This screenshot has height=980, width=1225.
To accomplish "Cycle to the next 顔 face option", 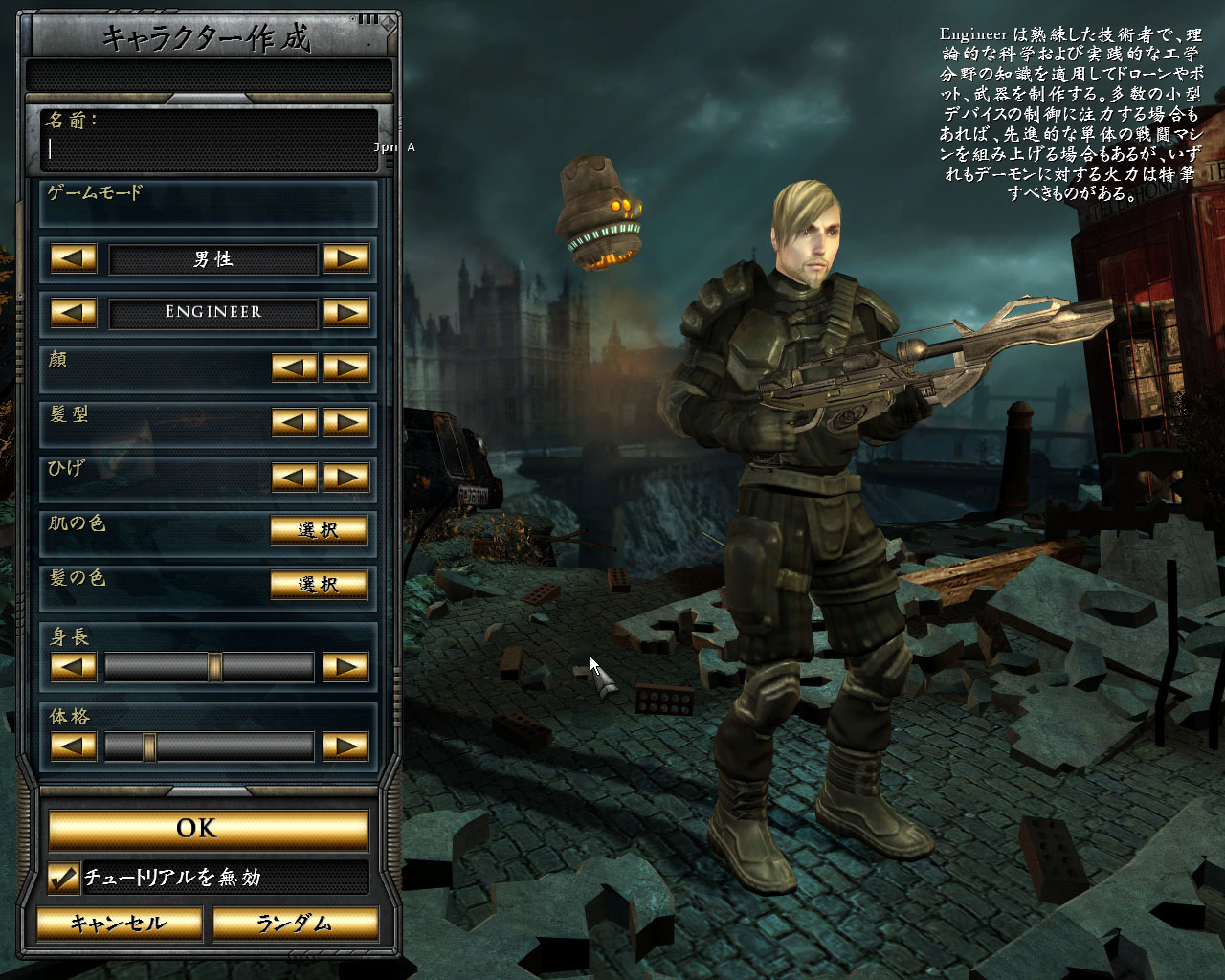I will point(346,367).
